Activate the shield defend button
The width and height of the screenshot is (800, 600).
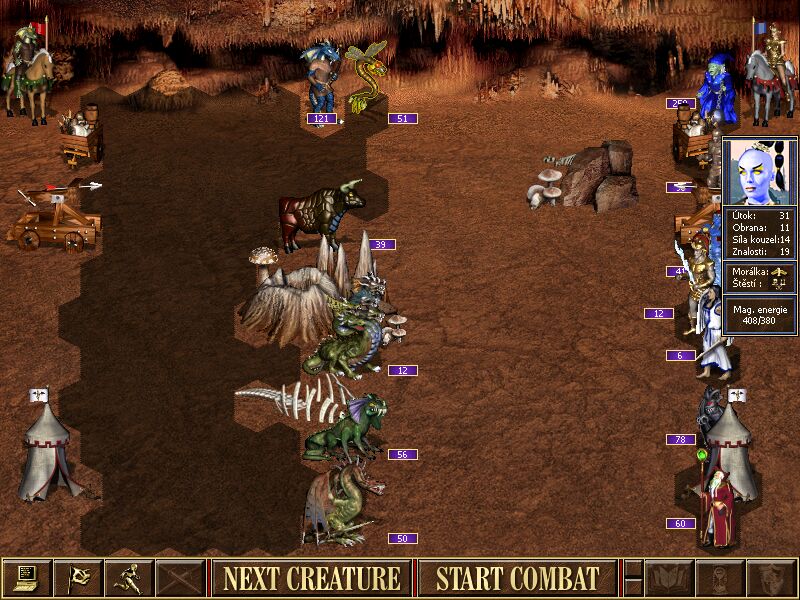click(770, 578)
